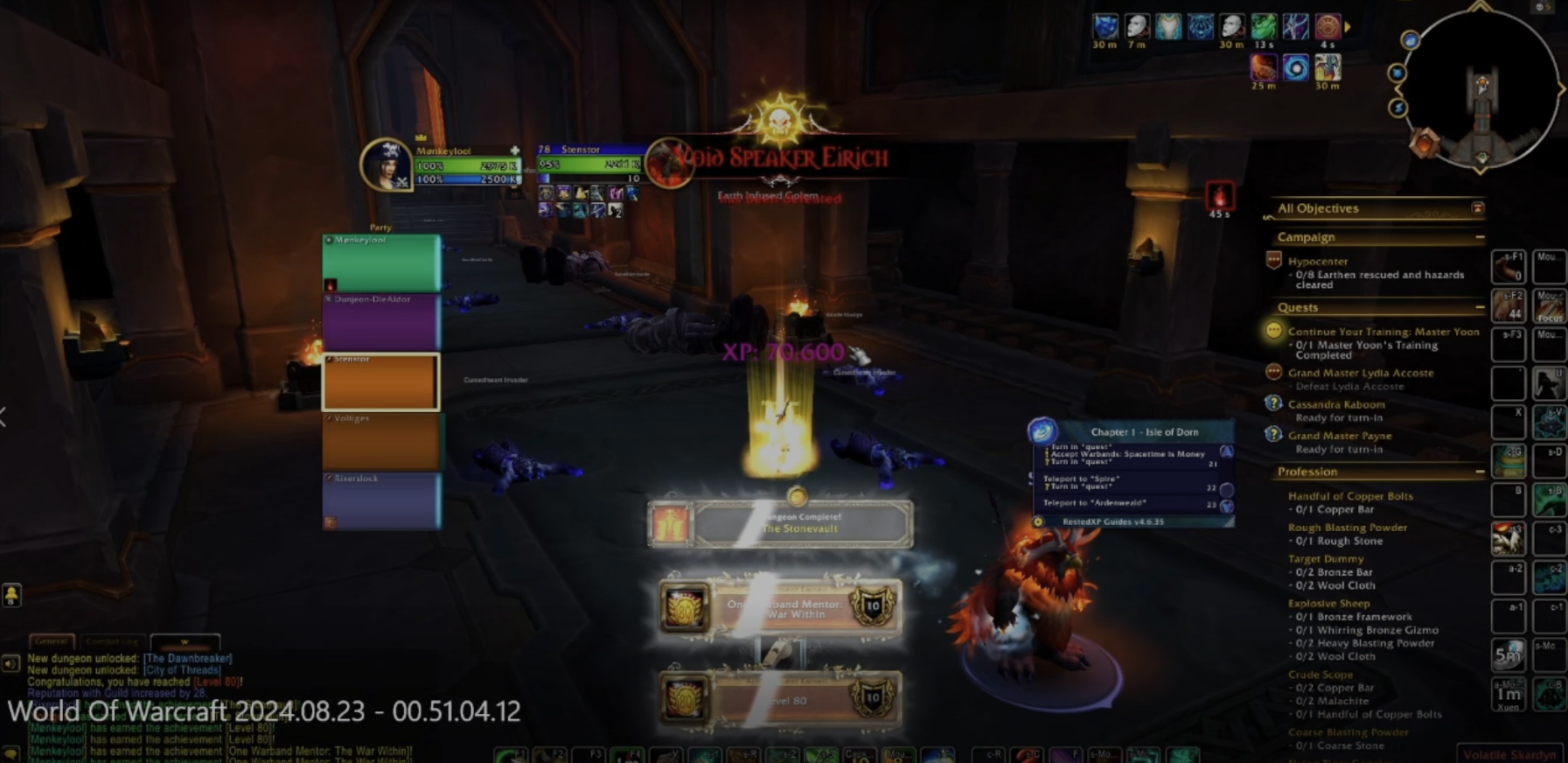
Task: Open the Hypocenter campaign quest
Action: (1317, 262)
